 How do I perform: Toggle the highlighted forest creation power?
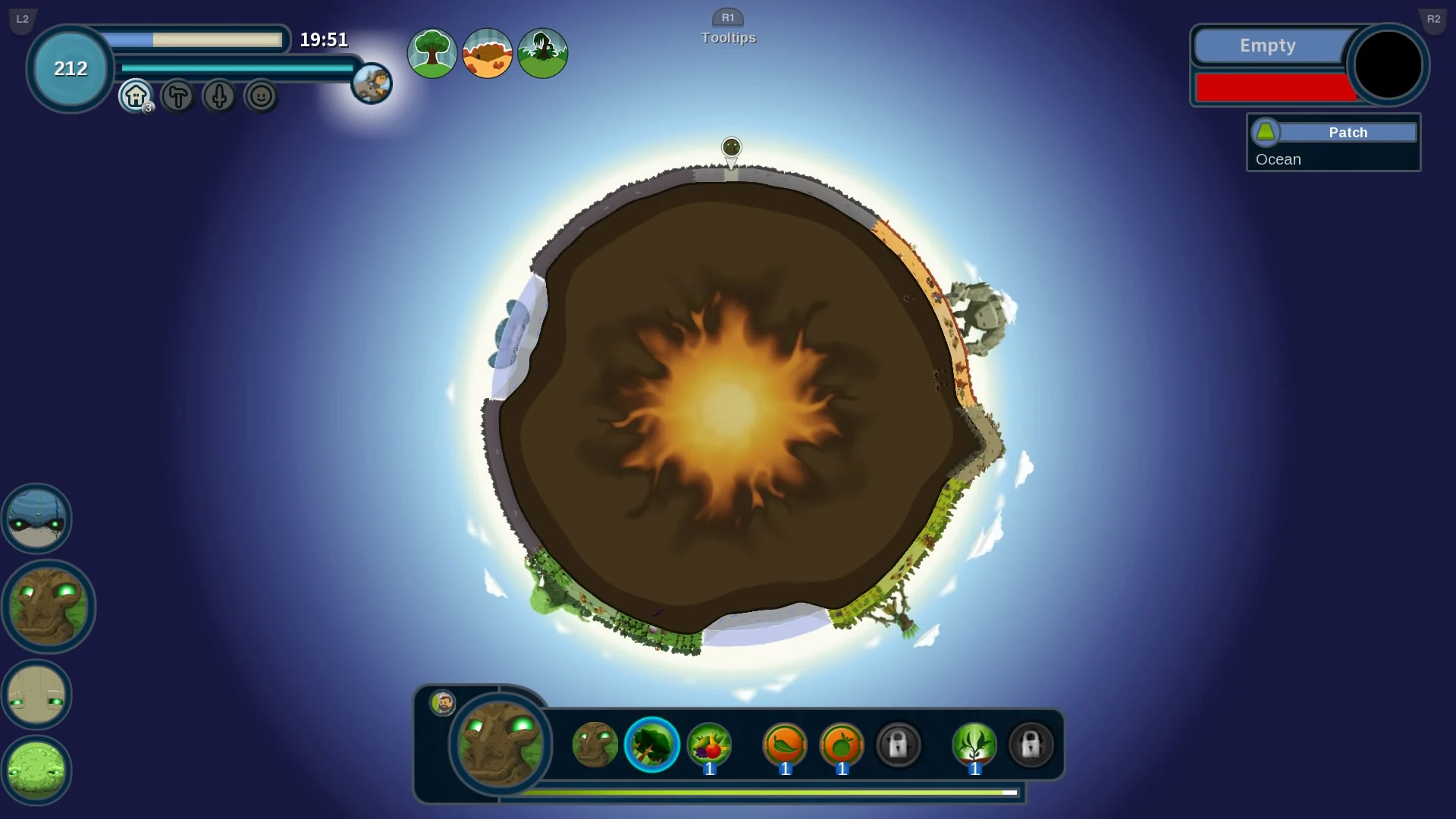(x=651, y=745)
